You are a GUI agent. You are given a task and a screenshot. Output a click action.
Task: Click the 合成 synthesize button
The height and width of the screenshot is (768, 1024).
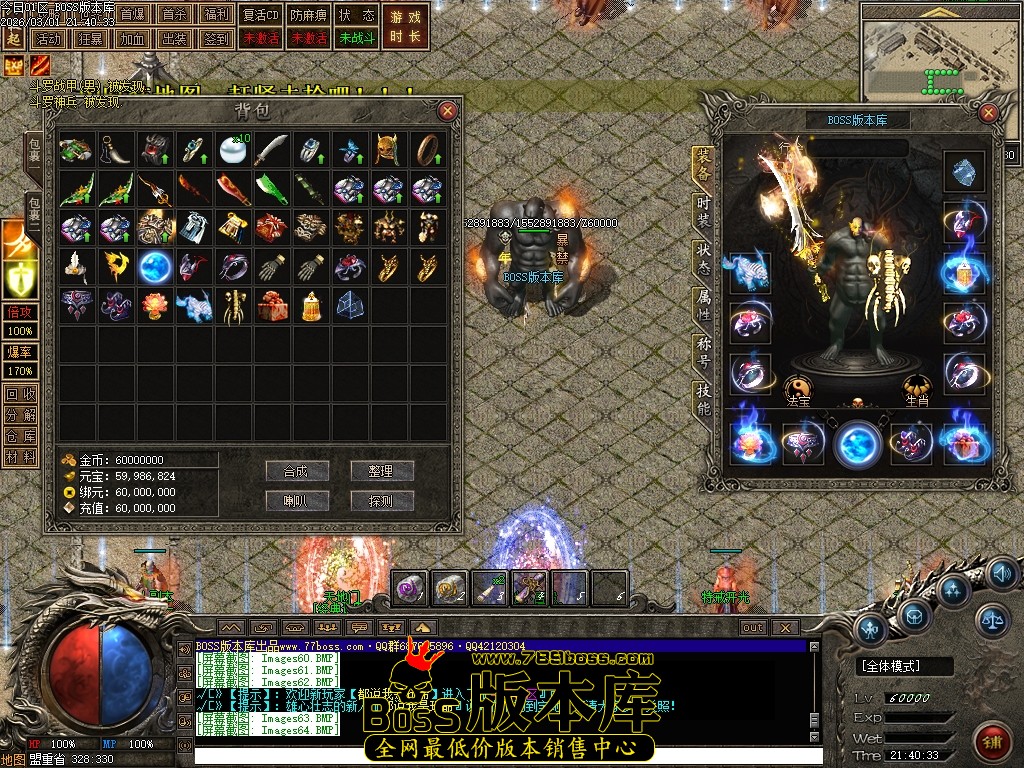tap(297, 471)
